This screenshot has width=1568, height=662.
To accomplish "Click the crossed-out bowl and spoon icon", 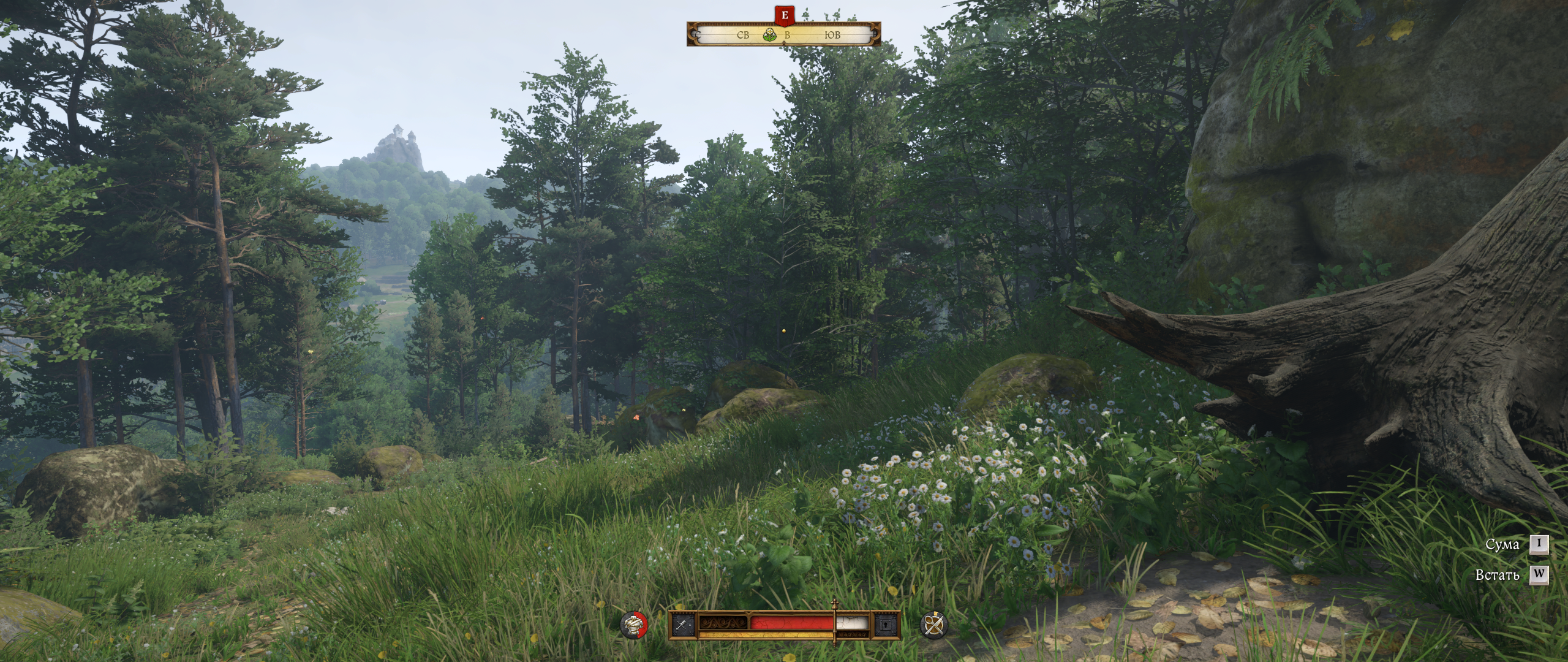I will [x=933, y=625].
